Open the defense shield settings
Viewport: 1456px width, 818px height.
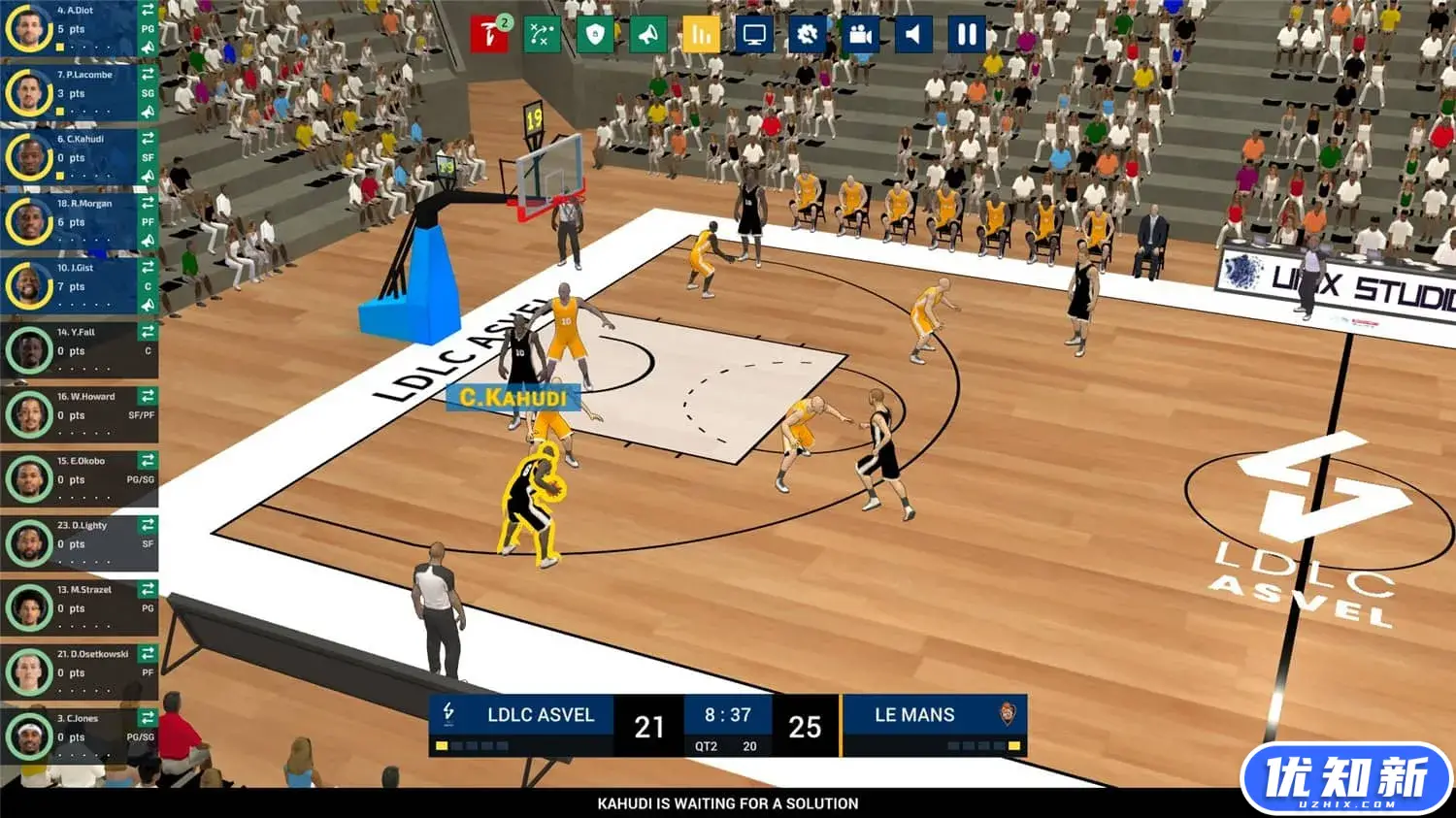pyautogui.click(x=595, y=35)
